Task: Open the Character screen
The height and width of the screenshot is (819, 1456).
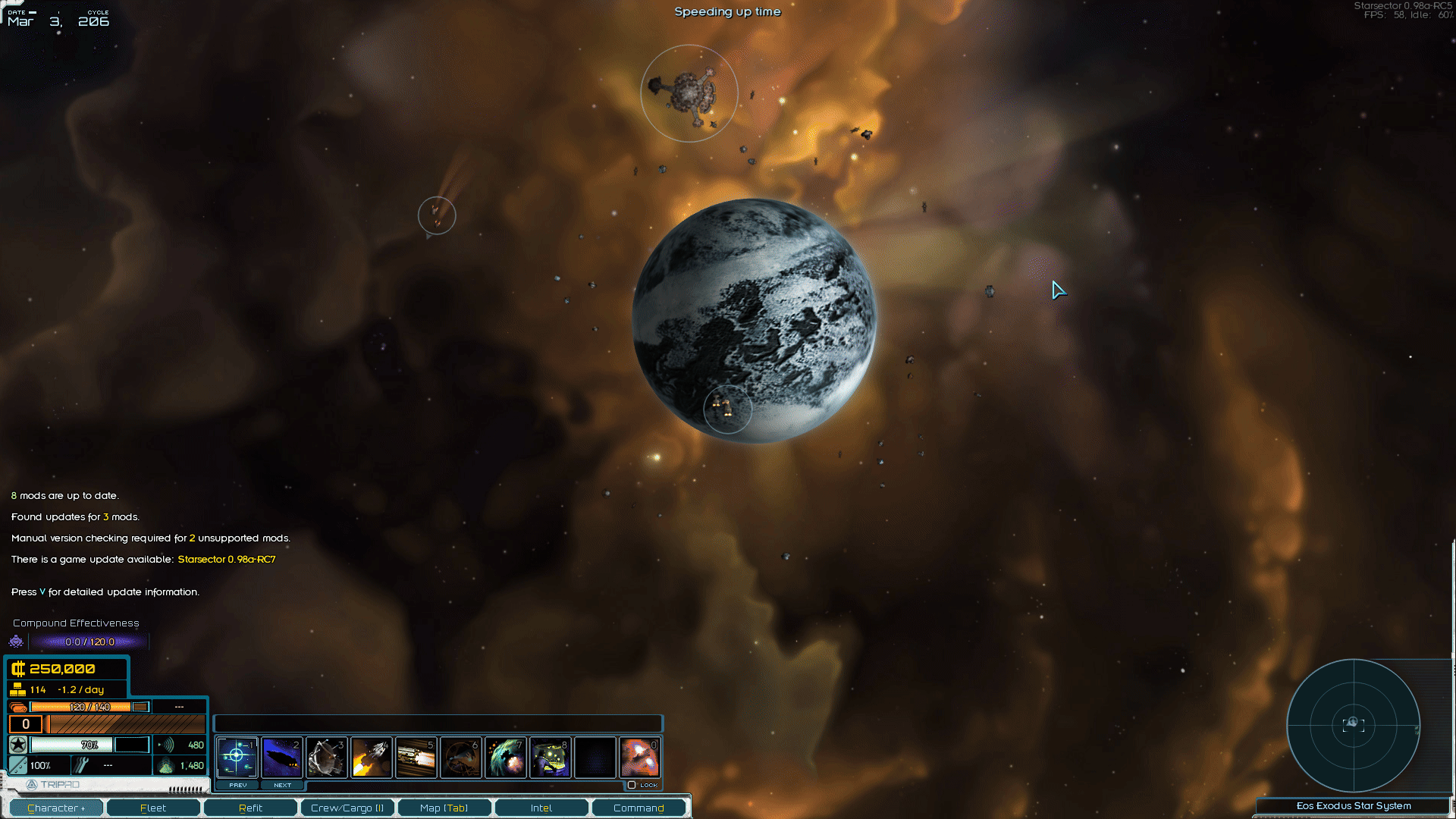Action: click(56, 808)
